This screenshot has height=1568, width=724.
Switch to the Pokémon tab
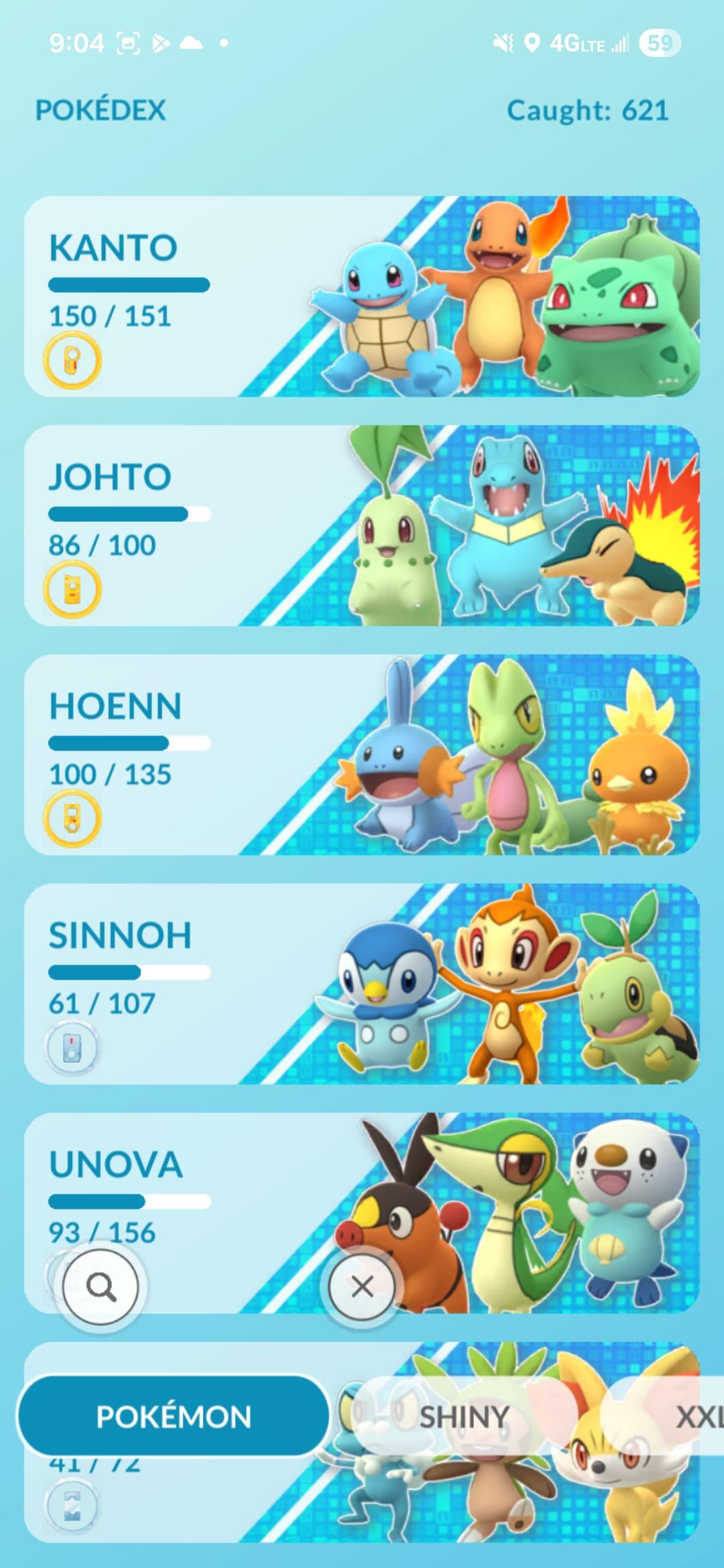174,1417
